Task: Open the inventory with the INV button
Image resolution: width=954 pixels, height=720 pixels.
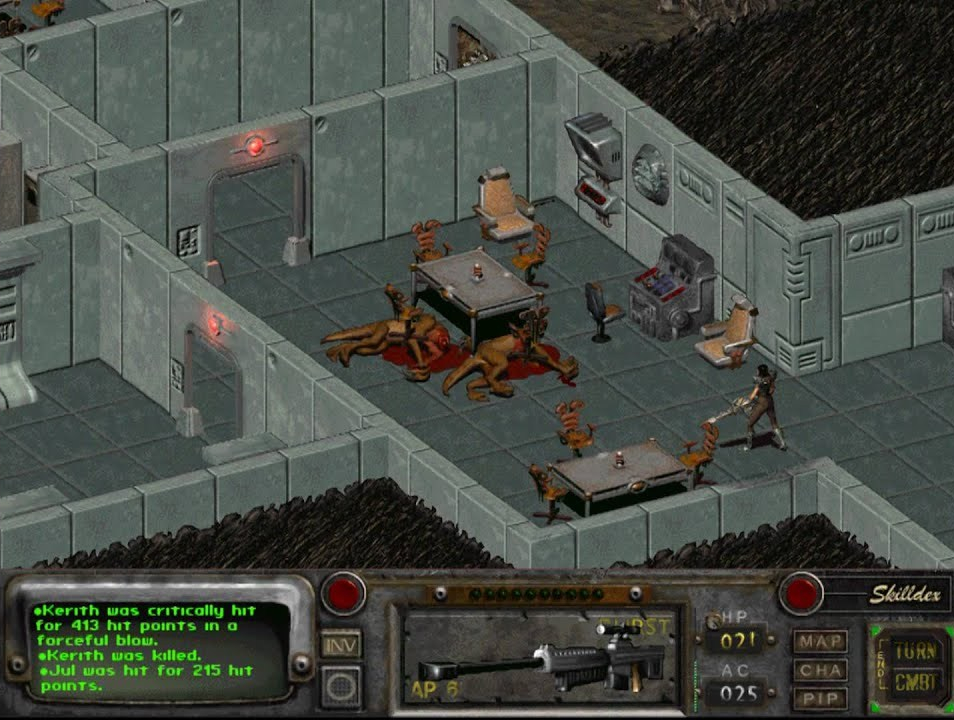Action: coord(342,645)
